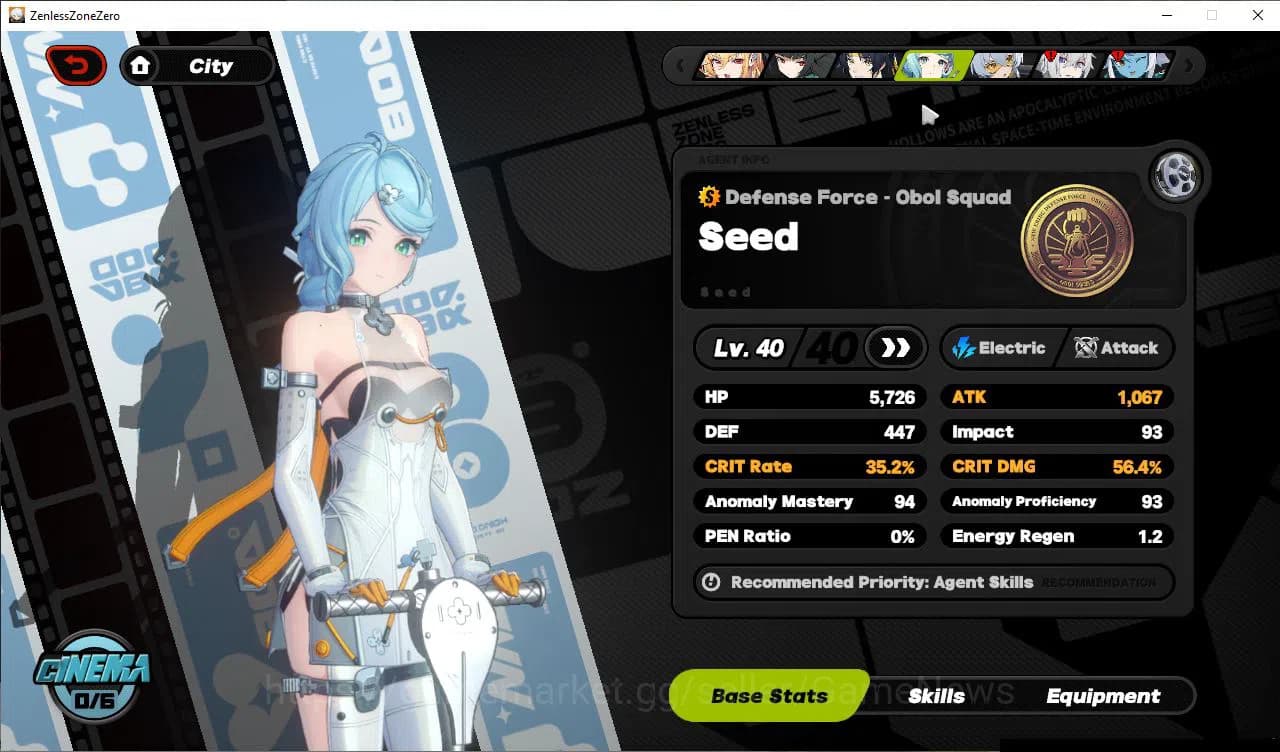The height and width of the screenshot is (752, 1280).
Task: Select the Base Stats tab
Action: 769,695
